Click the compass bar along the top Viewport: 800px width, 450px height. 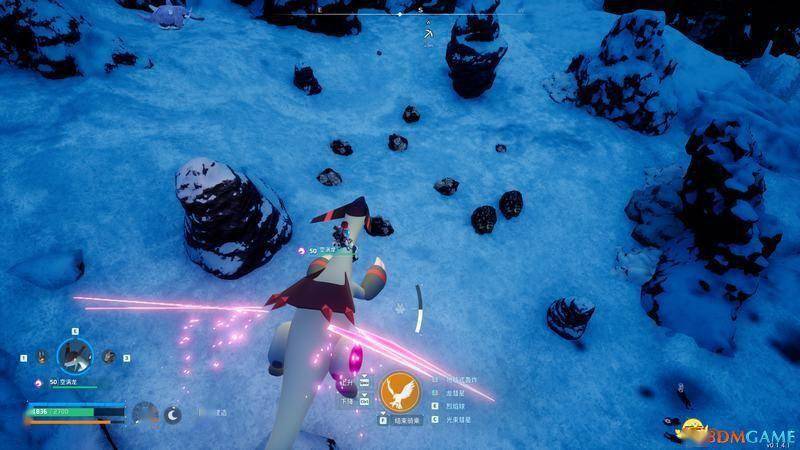point(400,15)
